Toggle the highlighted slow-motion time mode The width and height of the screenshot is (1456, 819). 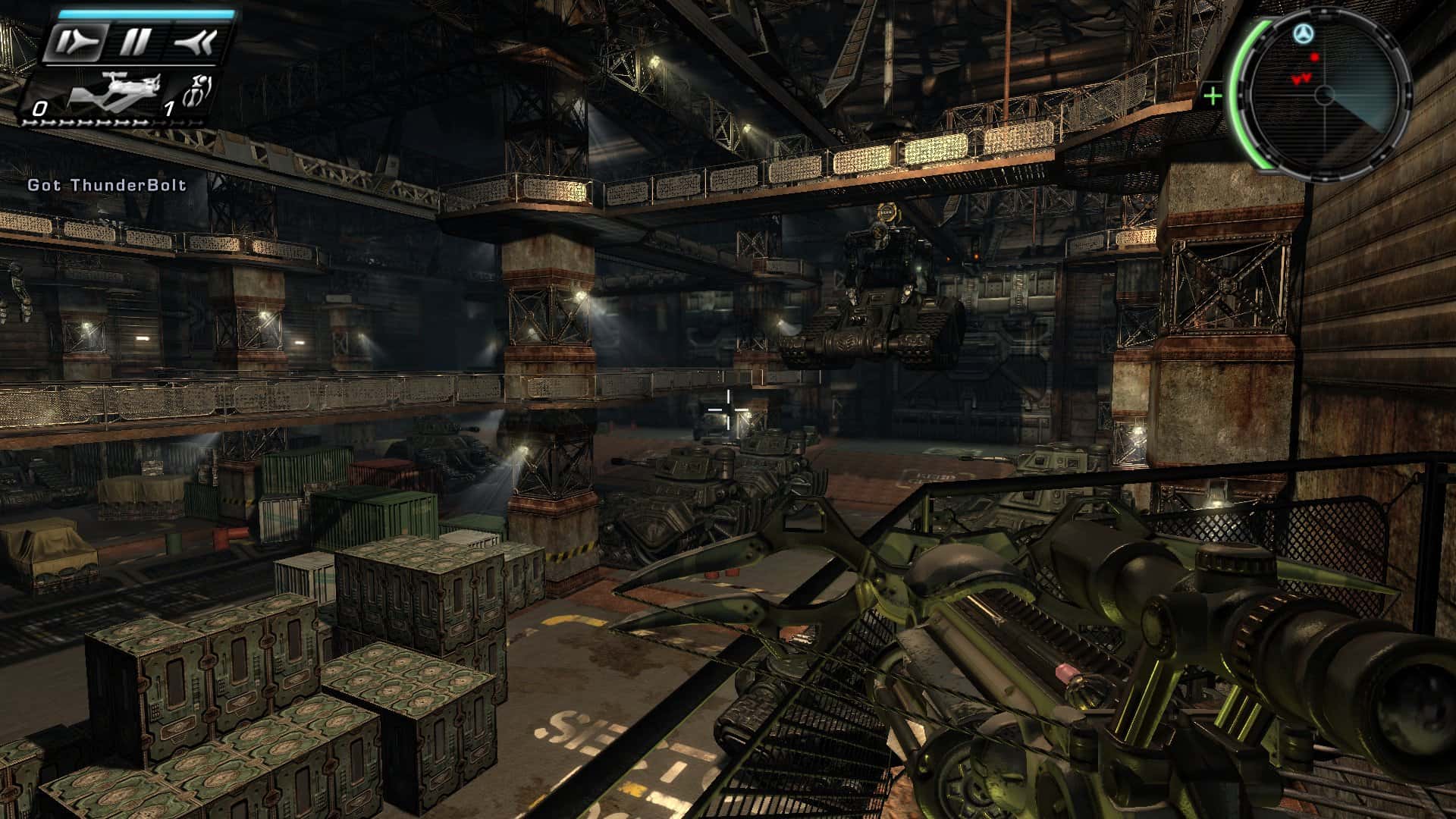(76, 43)
